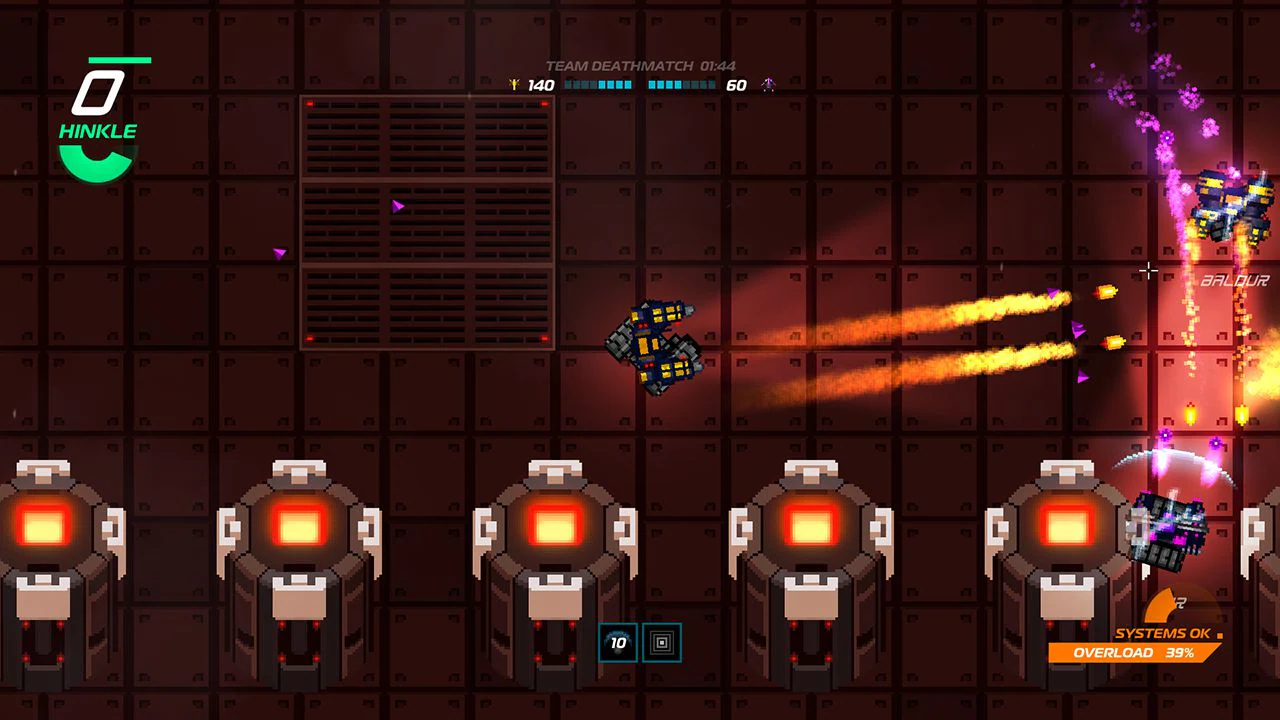This screenshot has width=1280, height=720.
Task: Click the crosshair cursor near BALDUR
Action: [x=1148, y=270]
